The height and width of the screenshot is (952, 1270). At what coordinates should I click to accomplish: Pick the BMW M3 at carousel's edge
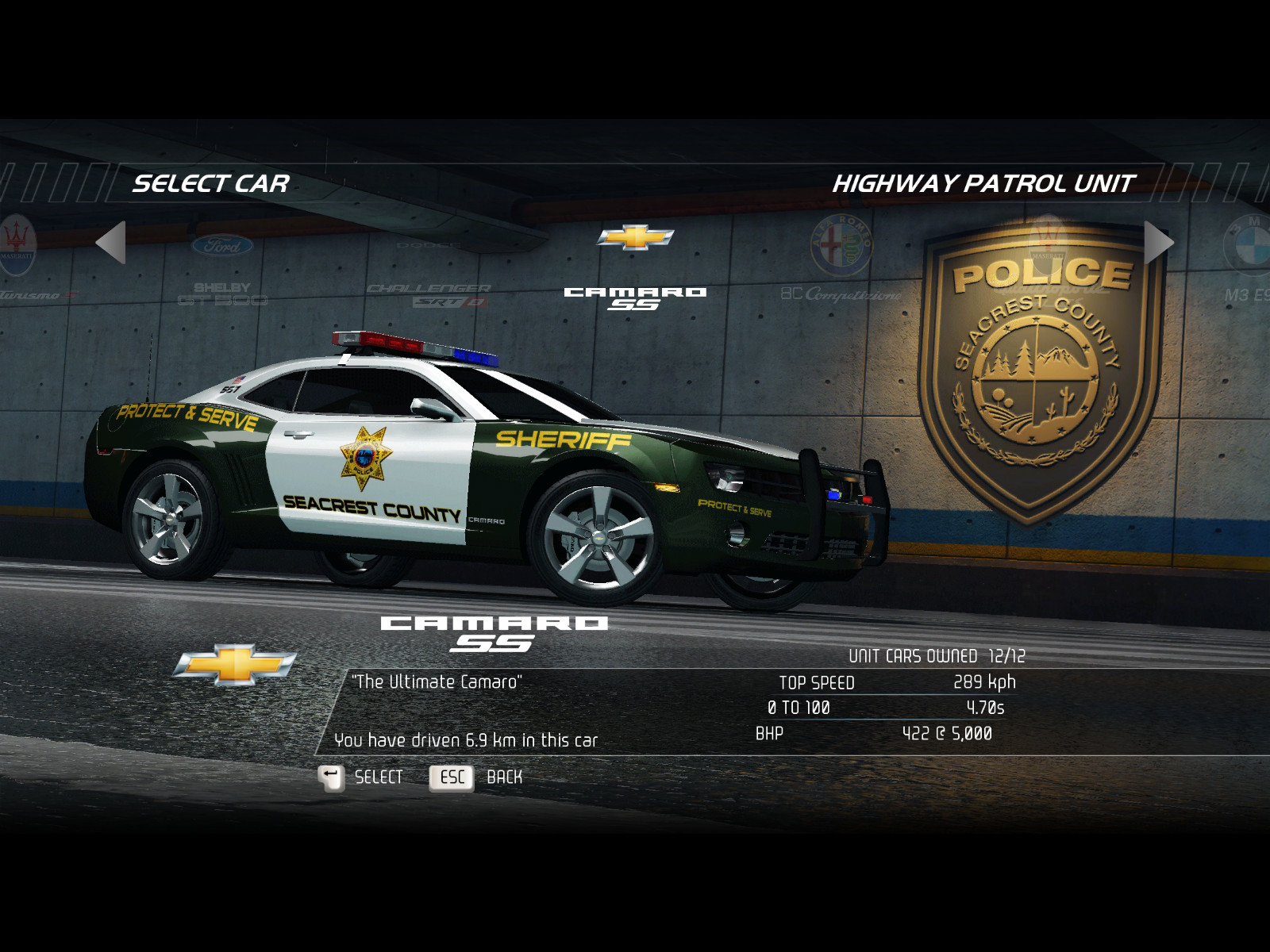tap(1248, 262)
